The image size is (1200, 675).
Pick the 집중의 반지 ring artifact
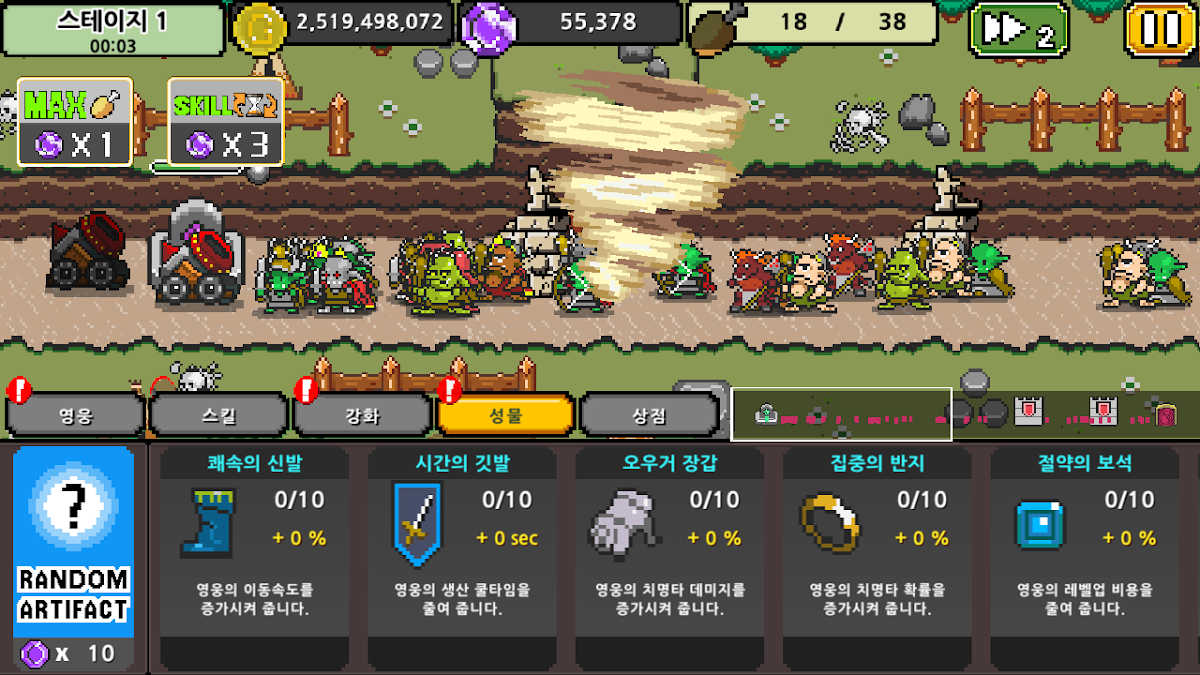pos(877,556)
